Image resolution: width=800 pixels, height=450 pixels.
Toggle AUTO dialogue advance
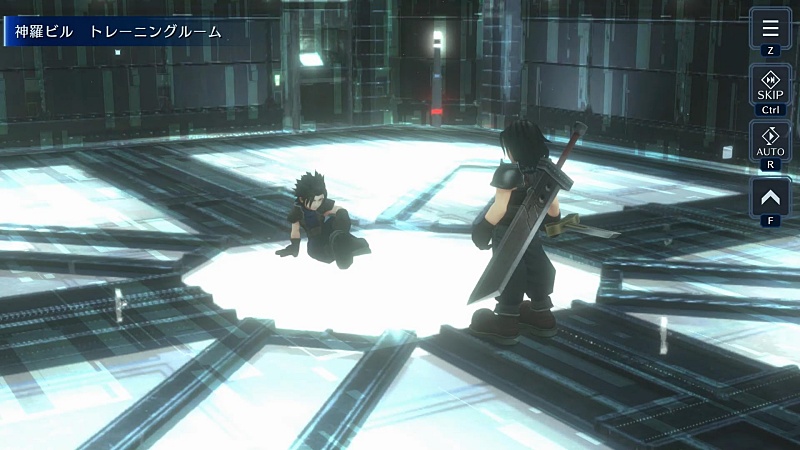pyautogui.click(x=770, y=141)
